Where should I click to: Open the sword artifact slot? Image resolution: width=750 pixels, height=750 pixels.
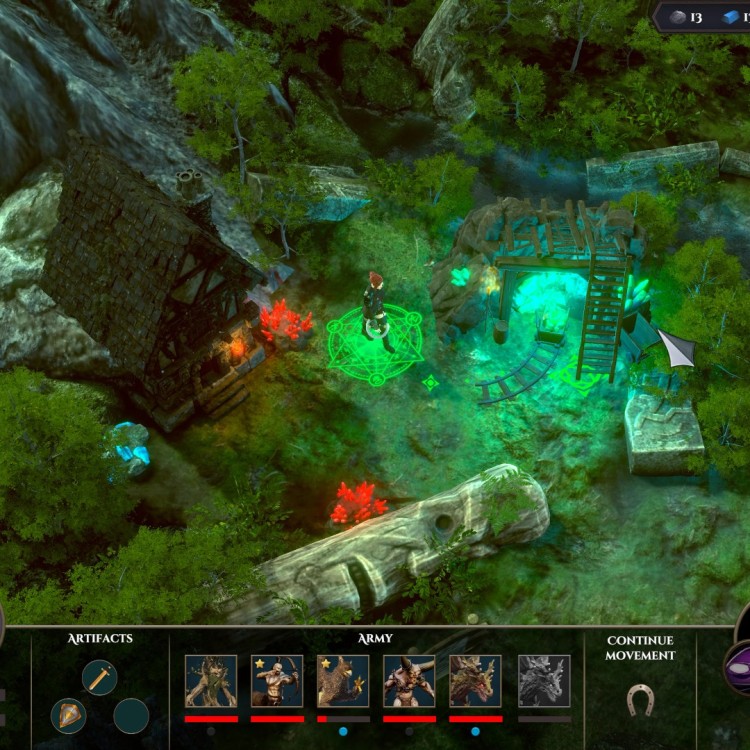click(100, 678)
